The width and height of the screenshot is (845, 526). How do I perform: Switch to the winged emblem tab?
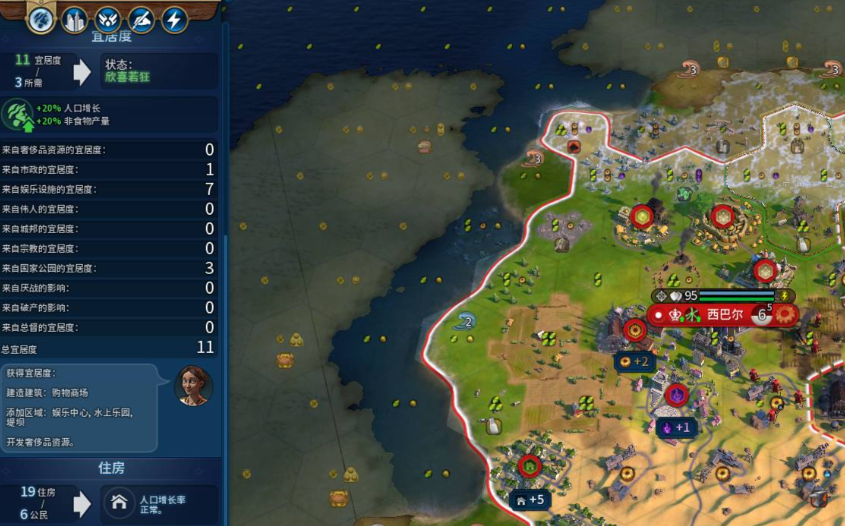click(108, 18)
